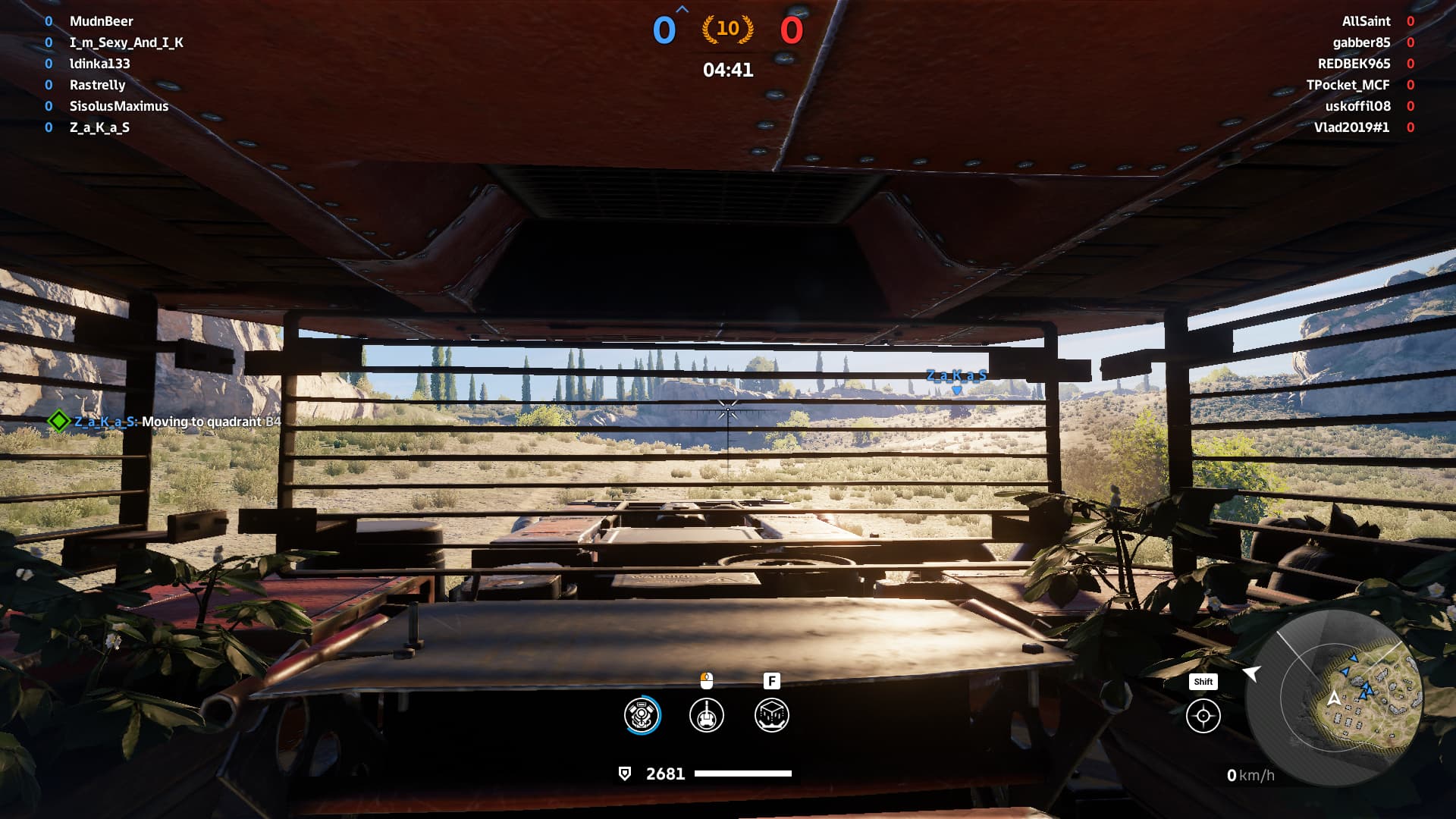Pick gabber85 from the enemy roster

pyautogui.click(x=1361, y=42)
